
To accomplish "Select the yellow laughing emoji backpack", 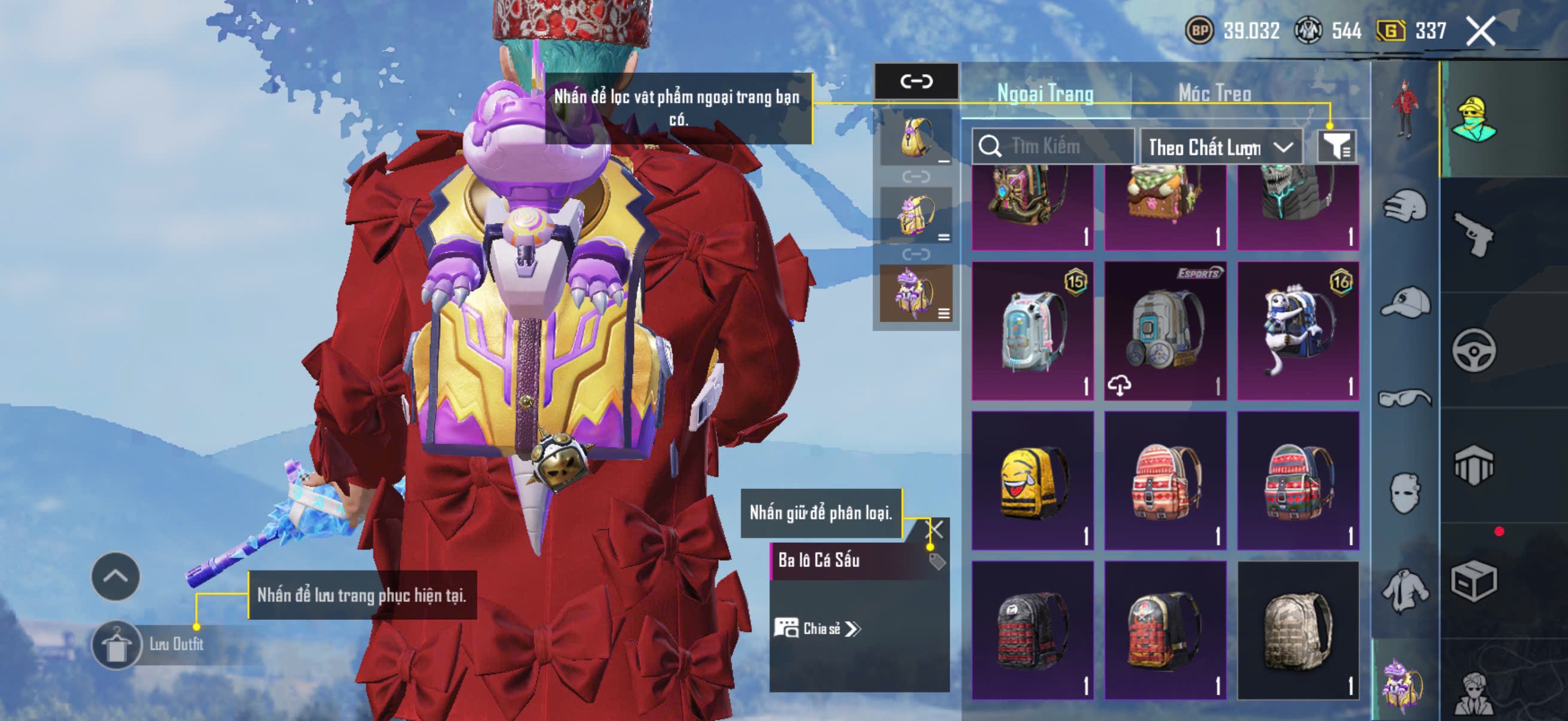I will click(1032, 481).
